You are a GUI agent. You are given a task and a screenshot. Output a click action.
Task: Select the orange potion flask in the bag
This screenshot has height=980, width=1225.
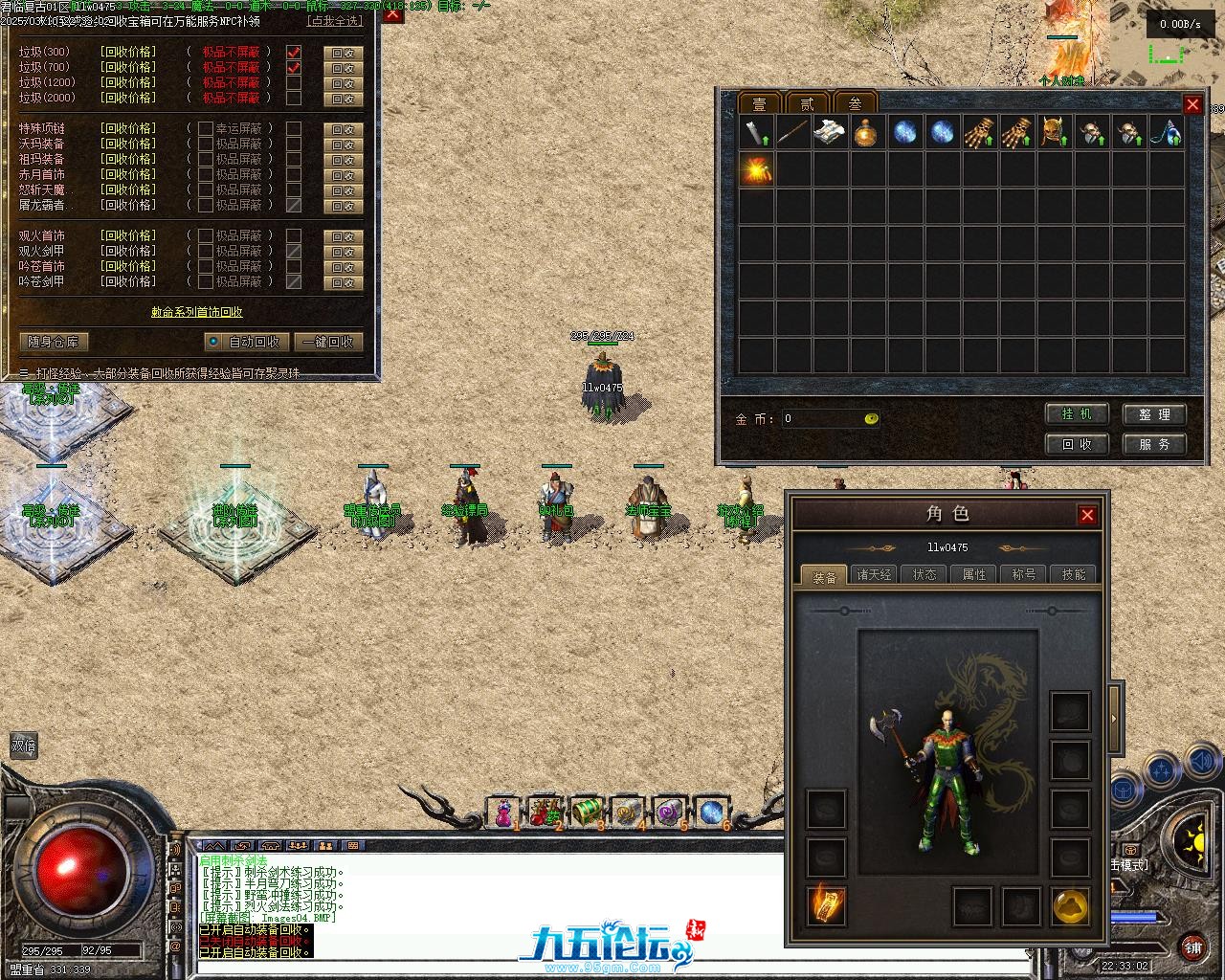point(867,132)
